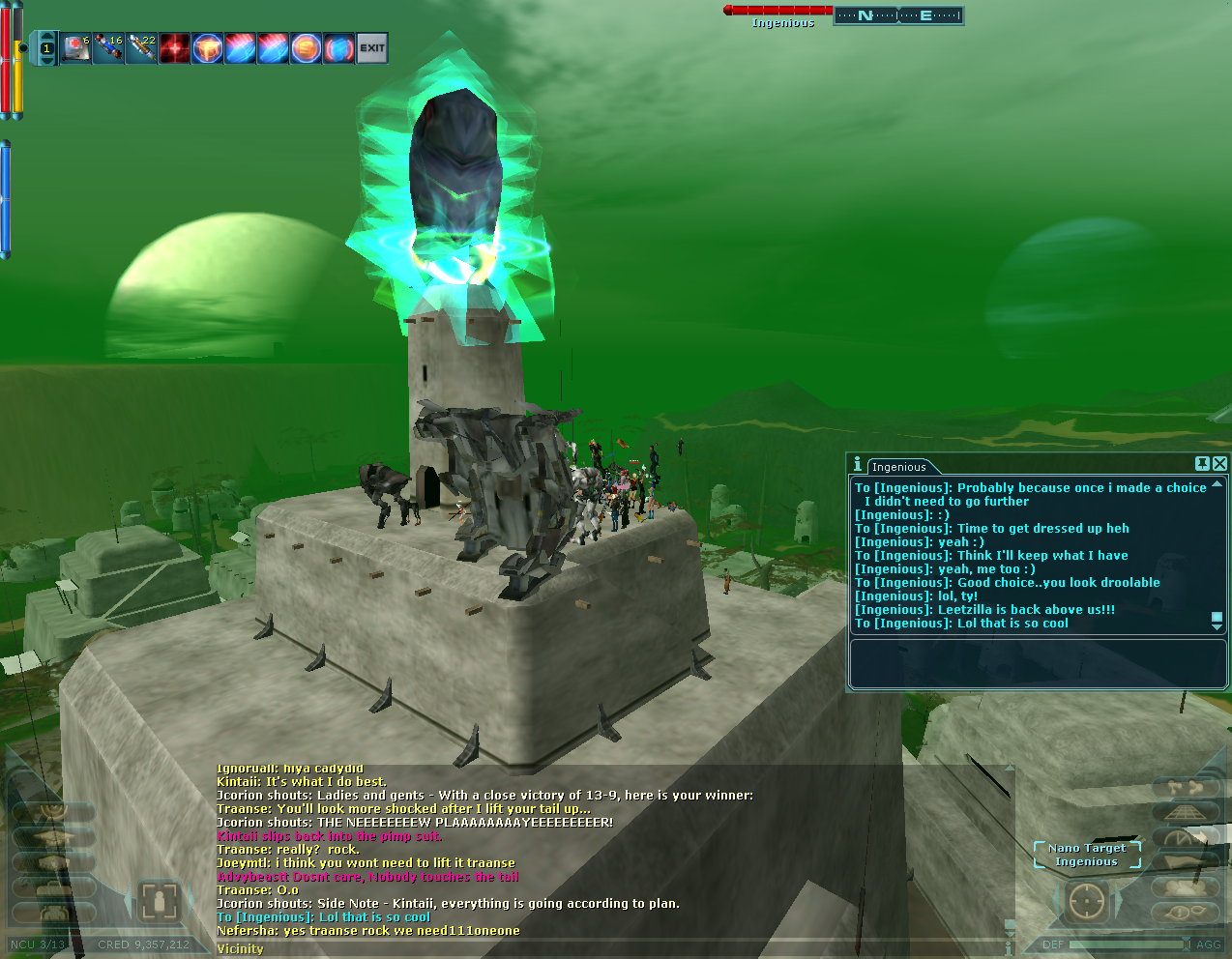The height and width of the screenshot is (959, 1232).
Task: Click the shortcut bar page-up arrow
Action: click(x=46, y=35)
